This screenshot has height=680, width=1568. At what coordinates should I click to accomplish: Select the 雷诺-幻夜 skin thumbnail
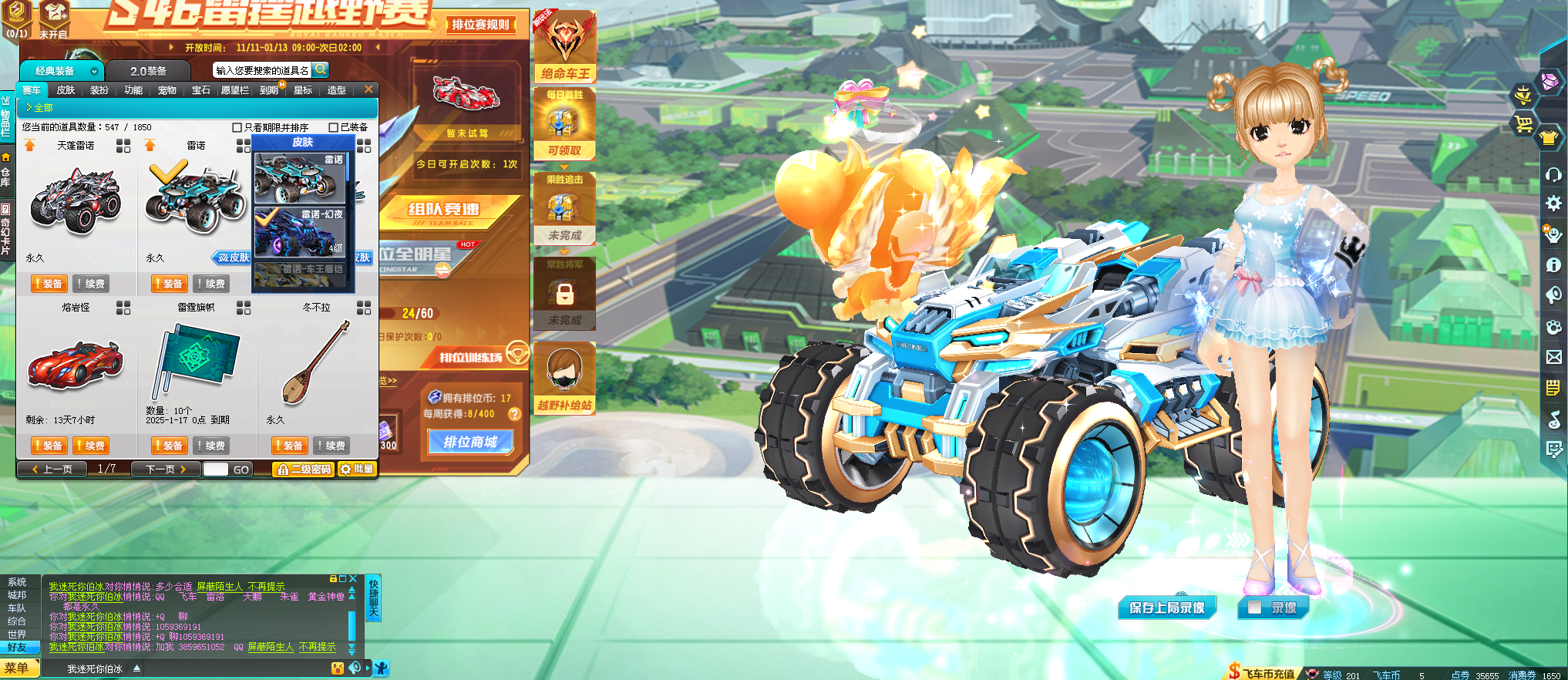[301, 231]
